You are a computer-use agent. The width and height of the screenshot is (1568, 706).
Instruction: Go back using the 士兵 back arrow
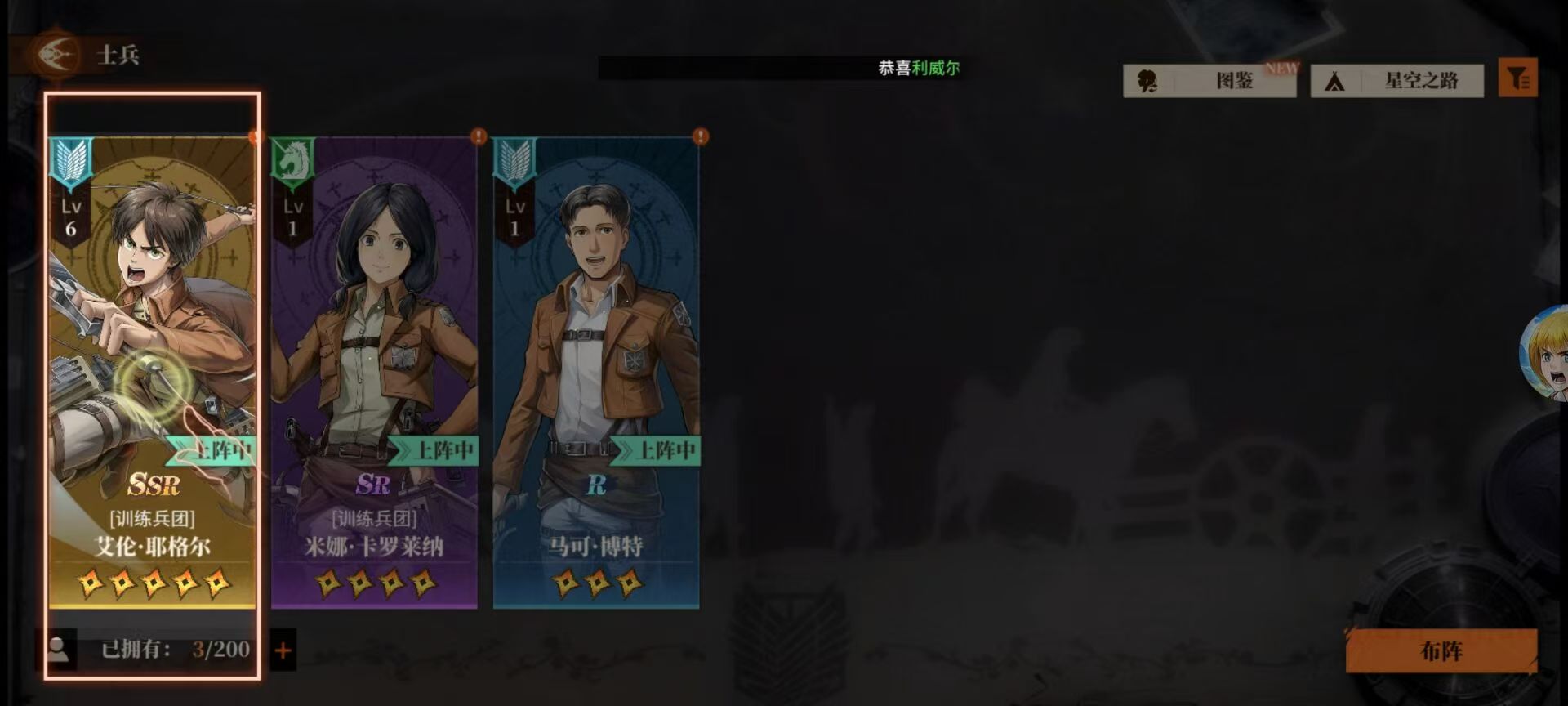coord(57,55)
